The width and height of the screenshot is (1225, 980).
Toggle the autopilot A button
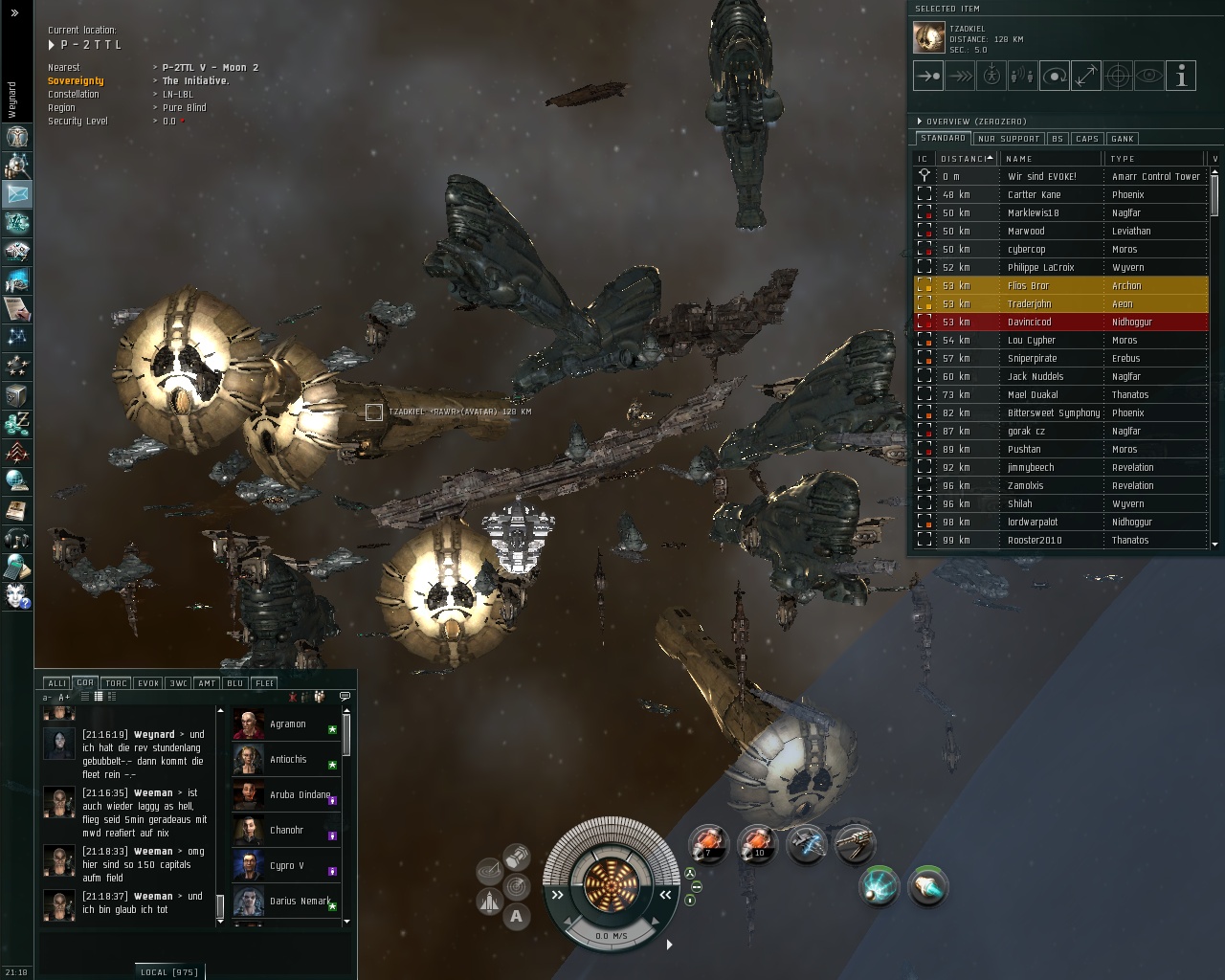(517, 916)
